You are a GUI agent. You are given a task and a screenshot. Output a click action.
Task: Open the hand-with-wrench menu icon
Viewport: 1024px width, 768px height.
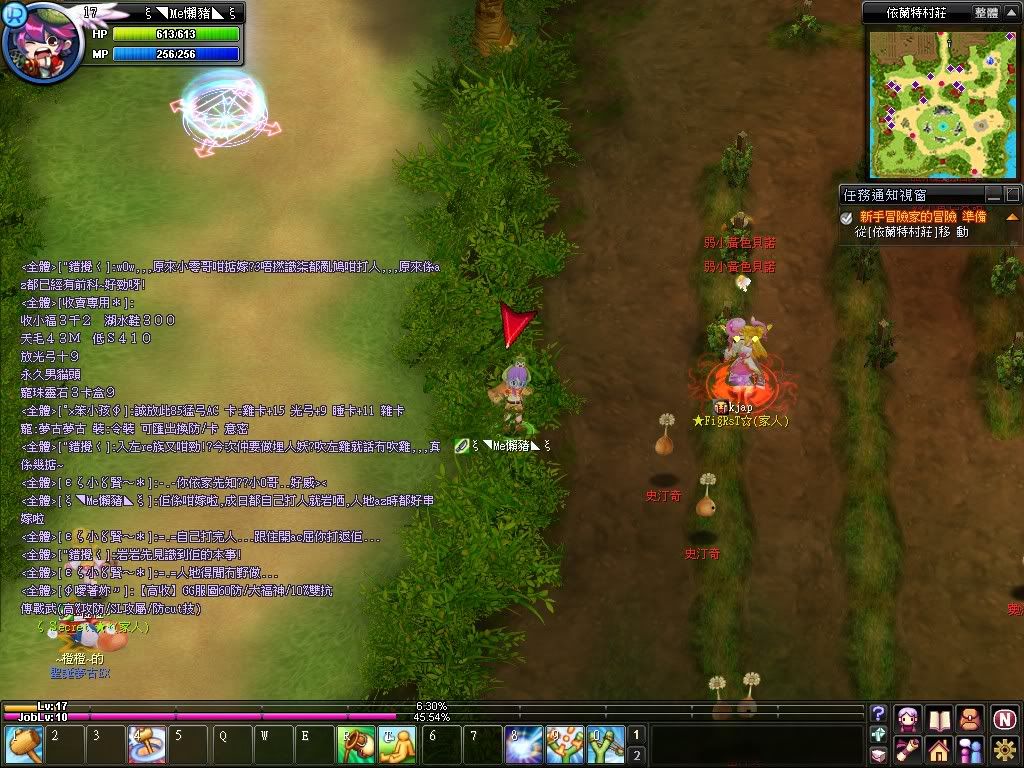click(x=908, y=749)
